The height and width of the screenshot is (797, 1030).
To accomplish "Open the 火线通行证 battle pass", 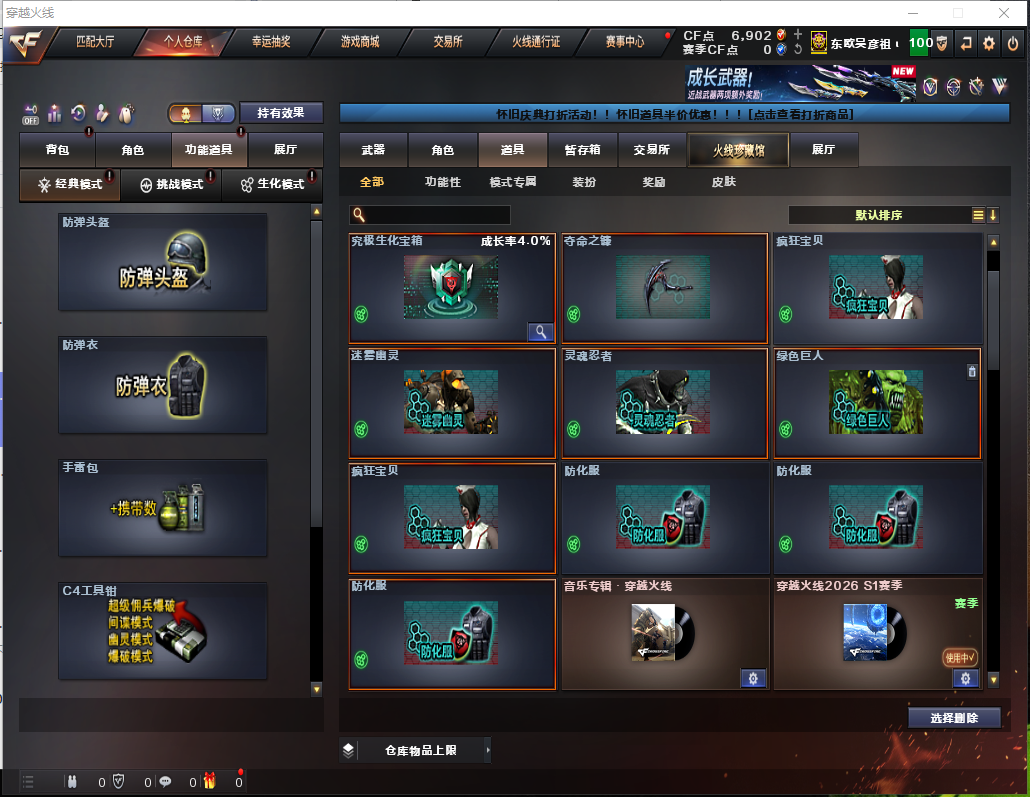I will tap(536, 42).
